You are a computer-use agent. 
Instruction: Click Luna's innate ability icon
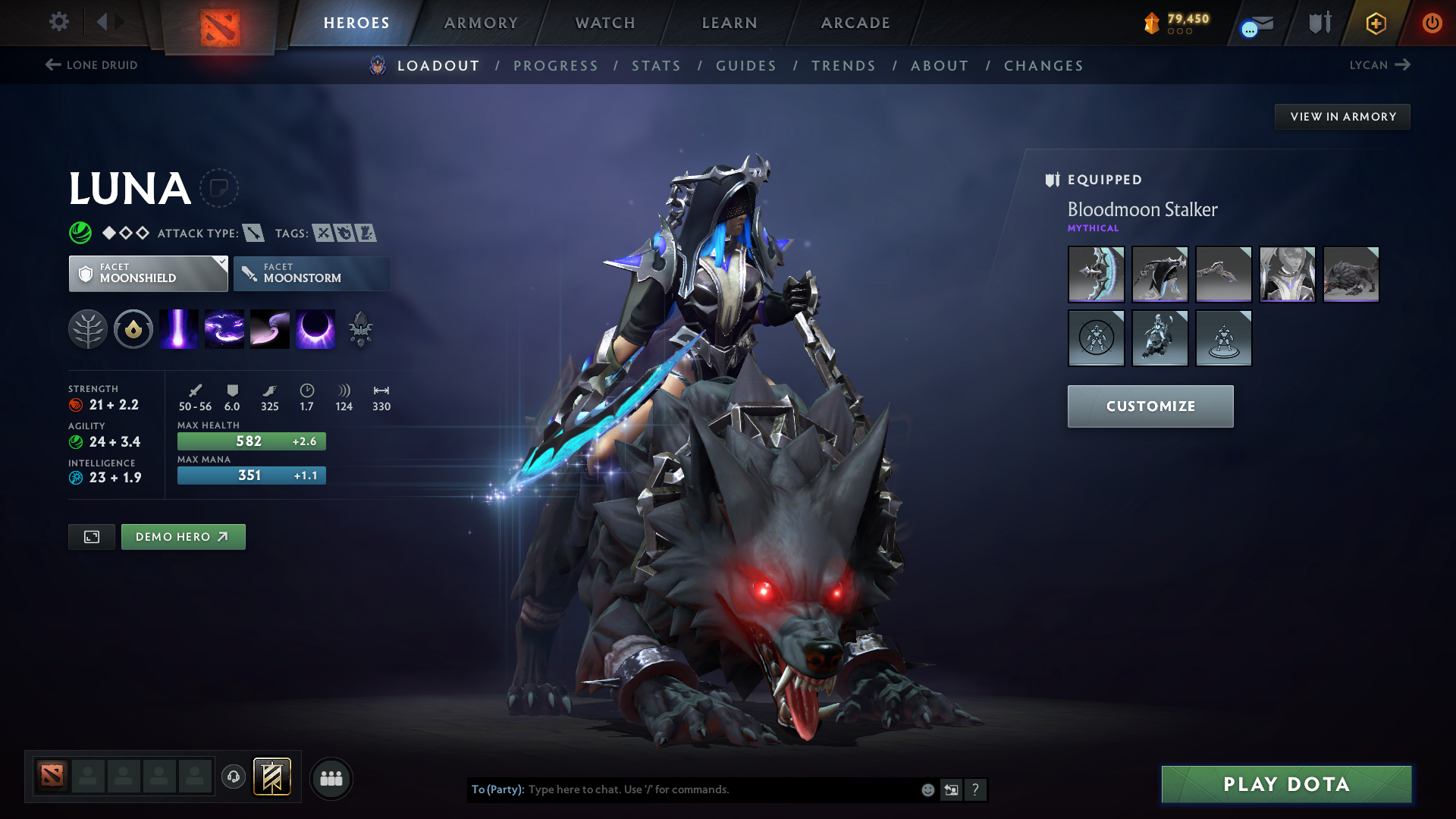(x=133, y=328)
